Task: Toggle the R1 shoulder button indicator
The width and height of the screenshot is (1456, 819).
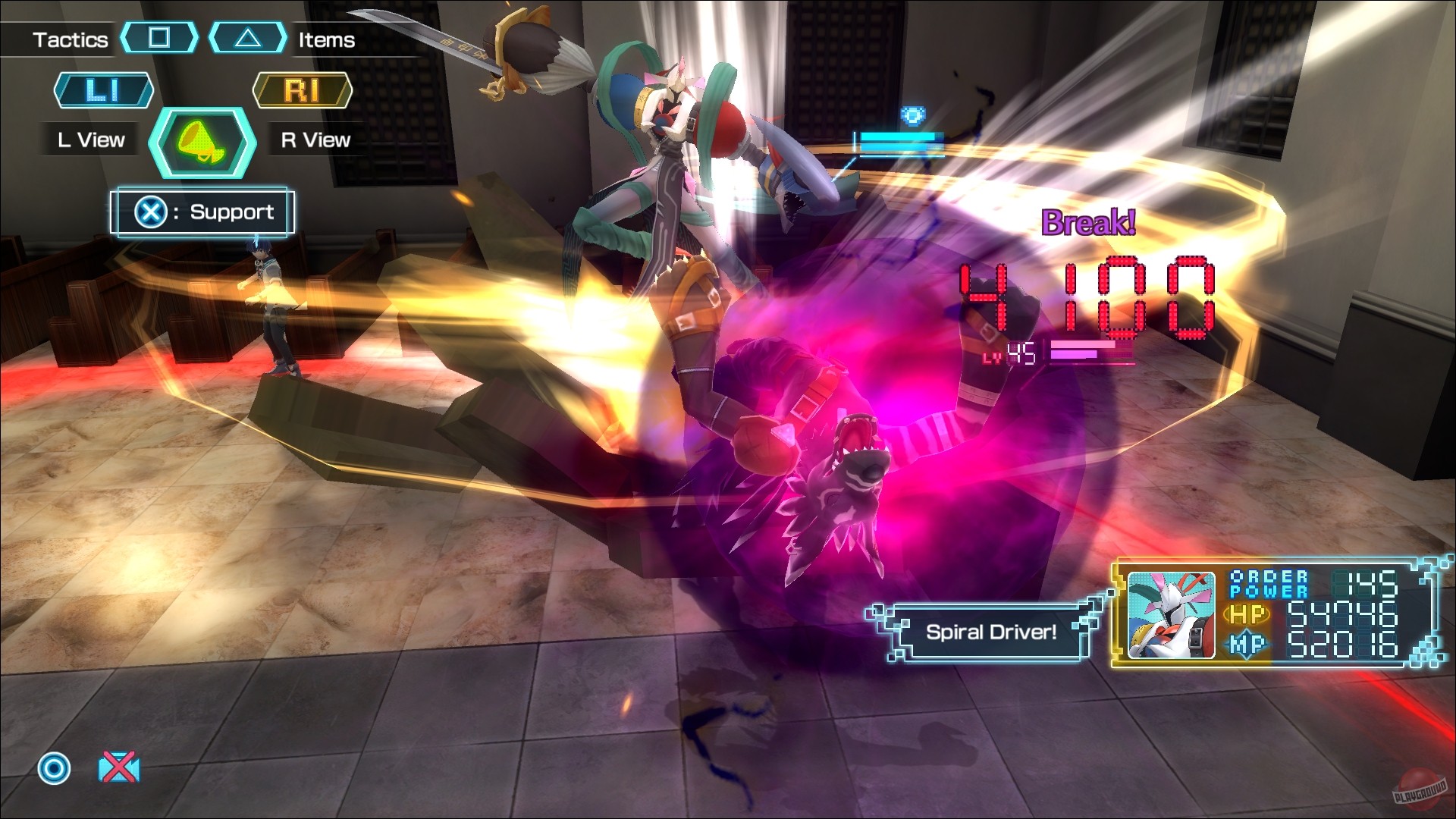Action: [303, 91]
